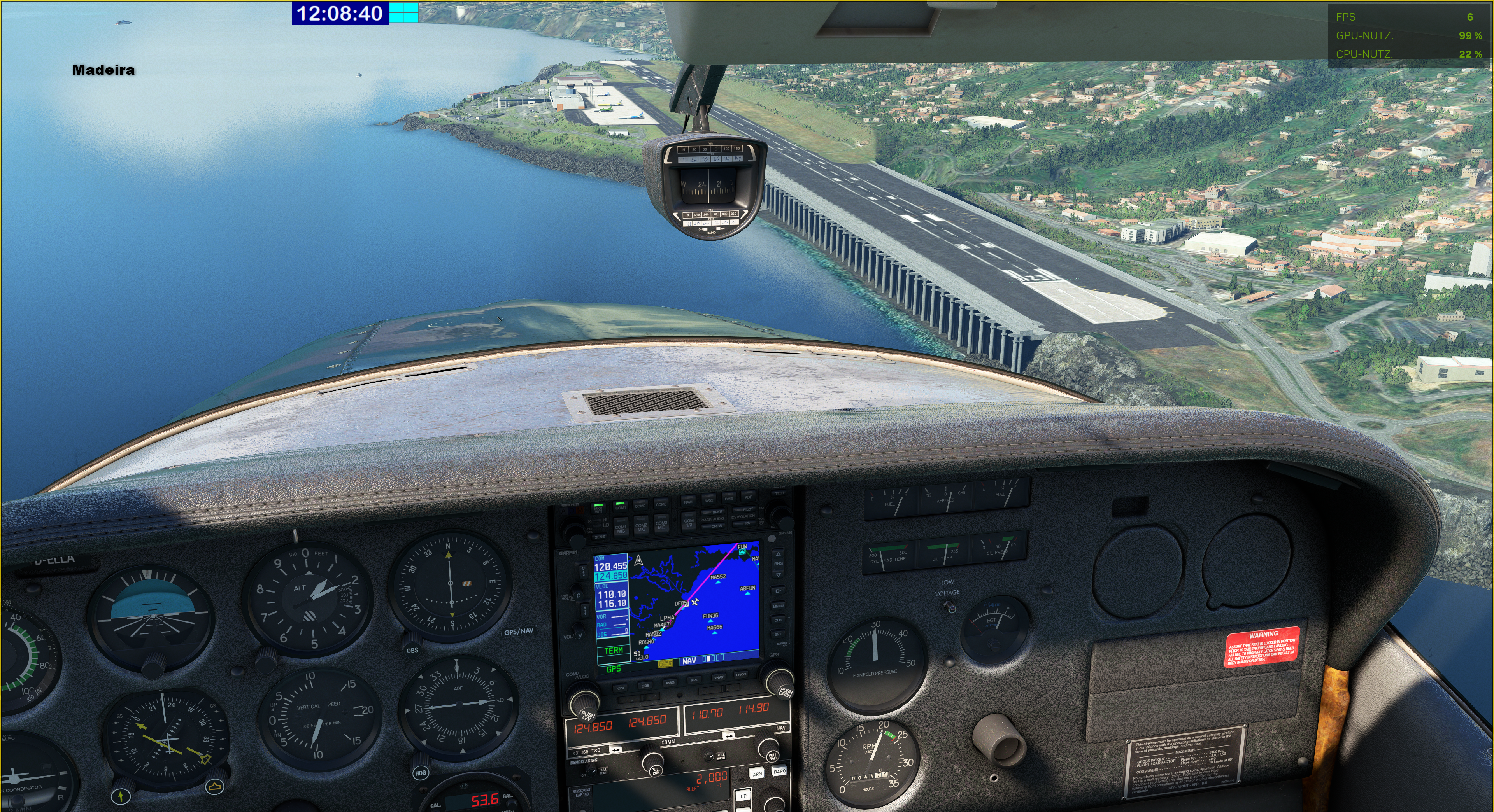Activate the Direct-To button on the GPS
Viewport: 1494px width, 812px height.
point(778,591)
